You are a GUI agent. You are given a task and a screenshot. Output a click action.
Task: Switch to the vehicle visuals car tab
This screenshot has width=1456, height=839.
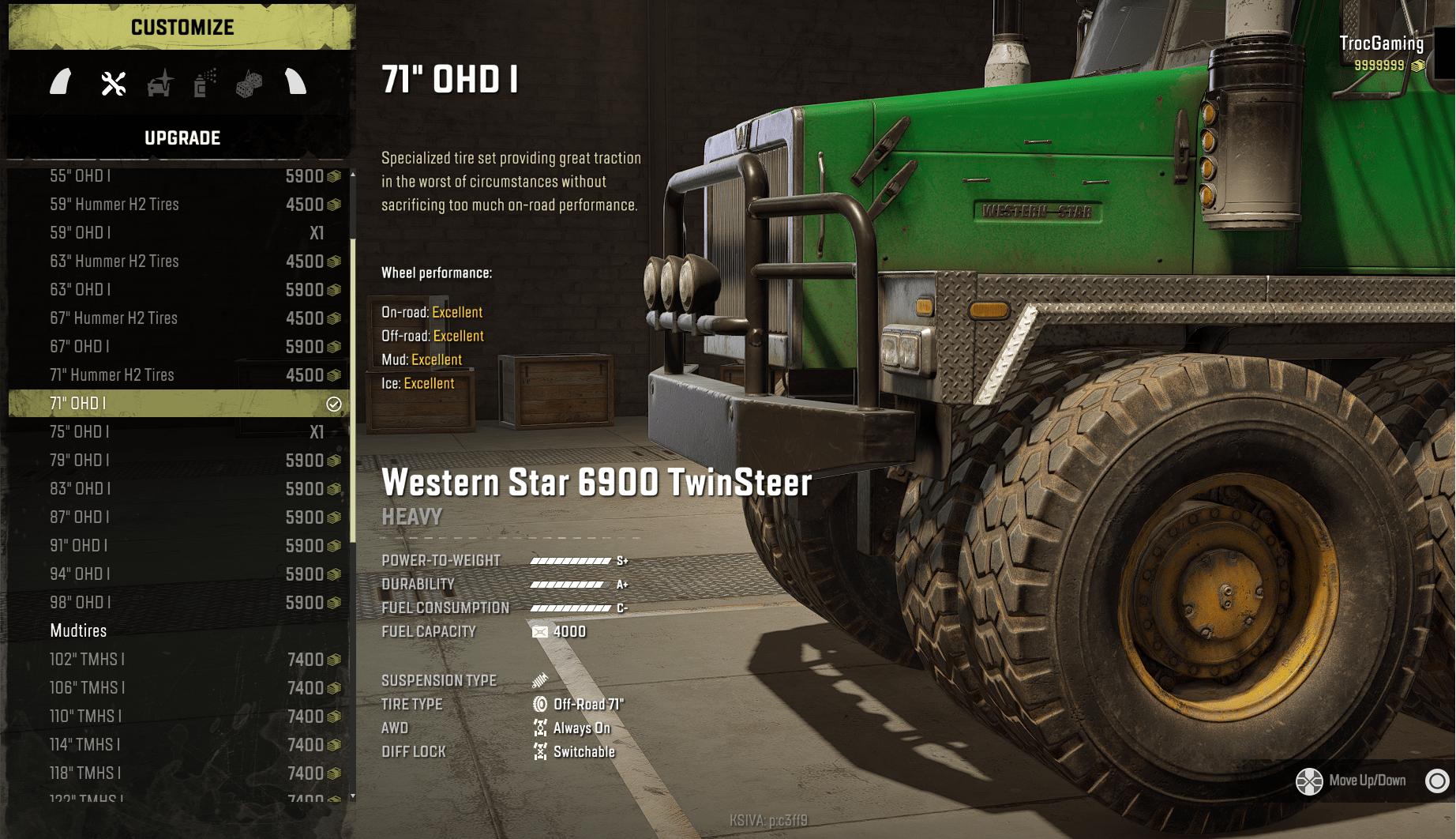(x=160, y=83)
